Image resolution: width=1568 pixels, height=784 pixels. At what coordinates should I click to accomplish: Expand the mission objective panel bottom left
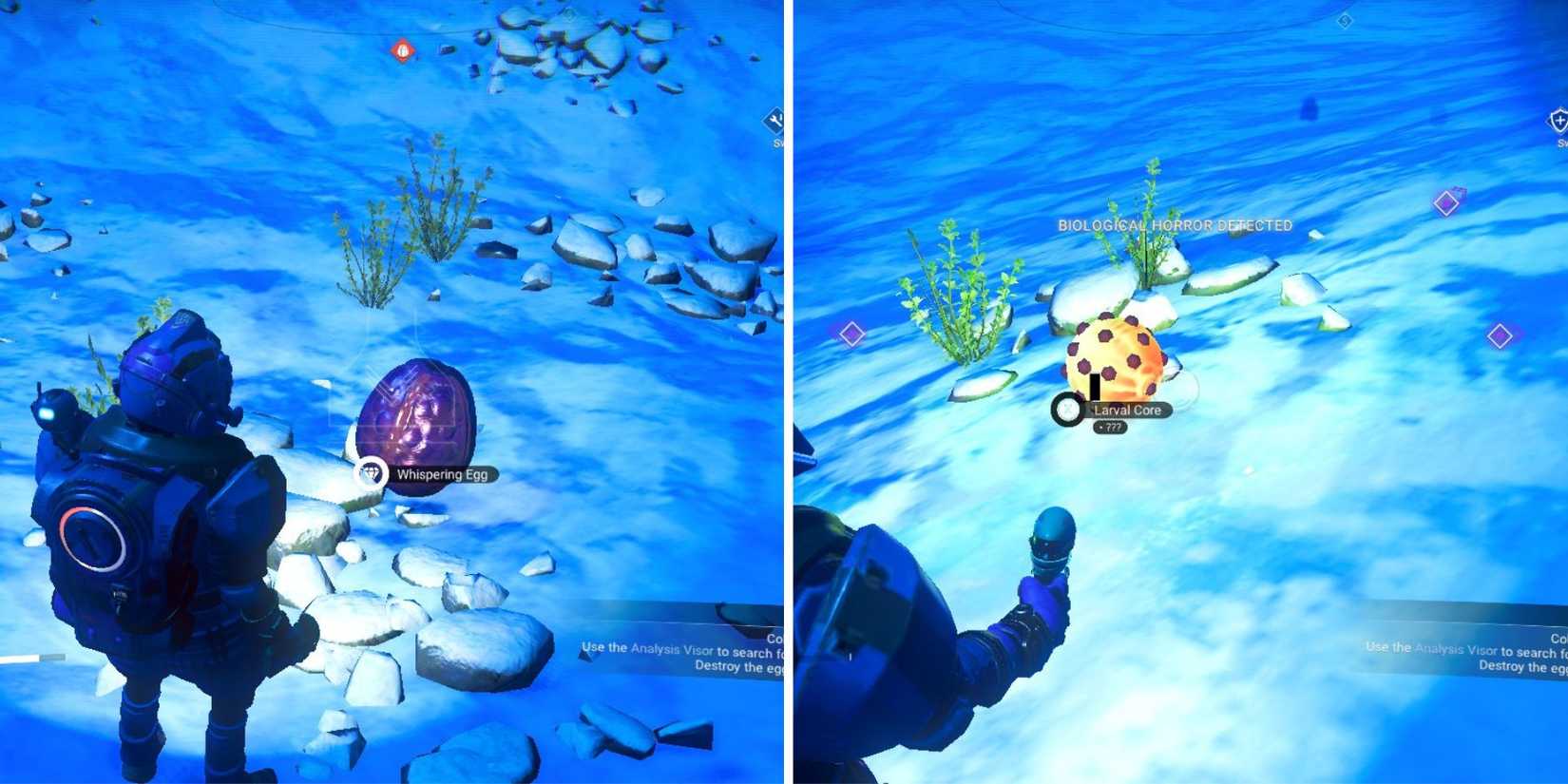(686, 648)
